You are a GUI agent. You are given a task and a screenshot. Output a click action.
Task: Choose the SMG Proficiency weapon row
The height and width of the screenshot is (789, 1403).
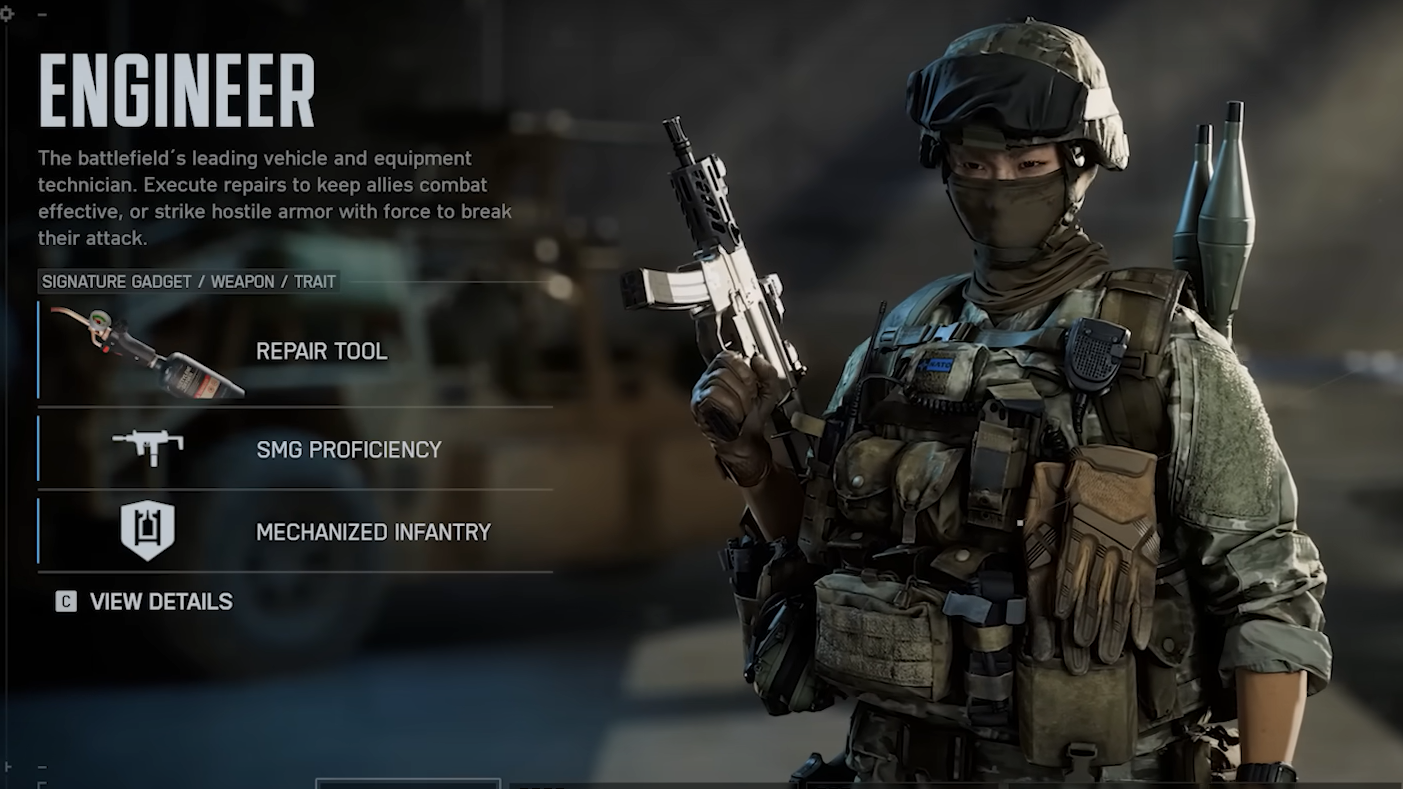click(348, 449)
